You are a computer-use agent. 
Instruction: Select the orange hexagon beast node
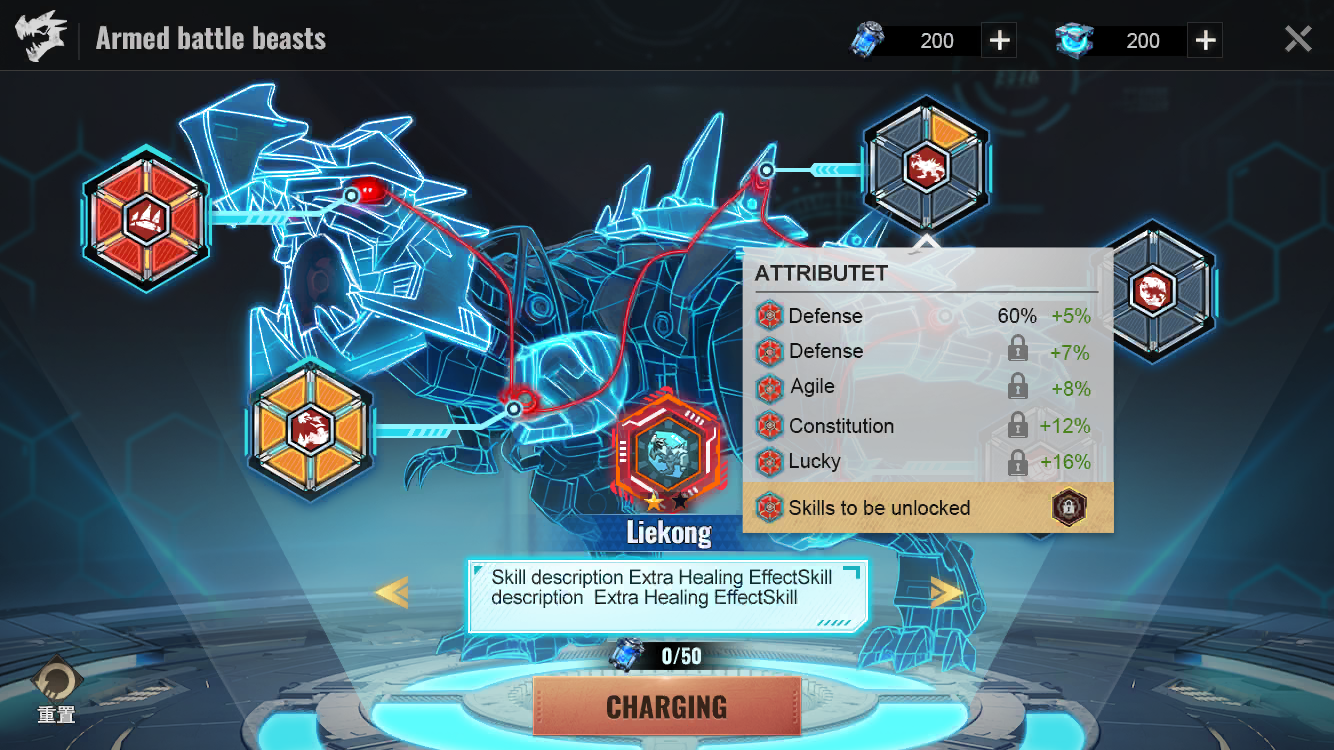(310, 429)
